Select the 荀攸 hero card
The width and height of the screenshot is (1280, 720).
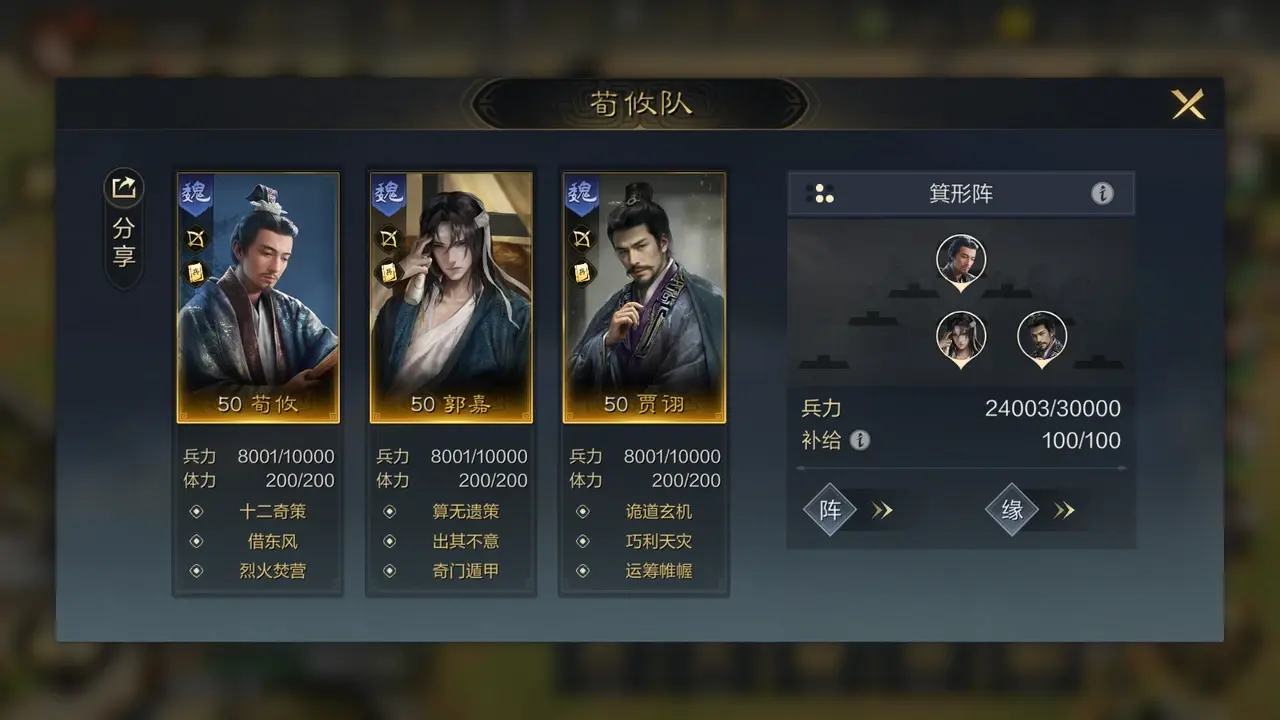[x=258, y=297]
